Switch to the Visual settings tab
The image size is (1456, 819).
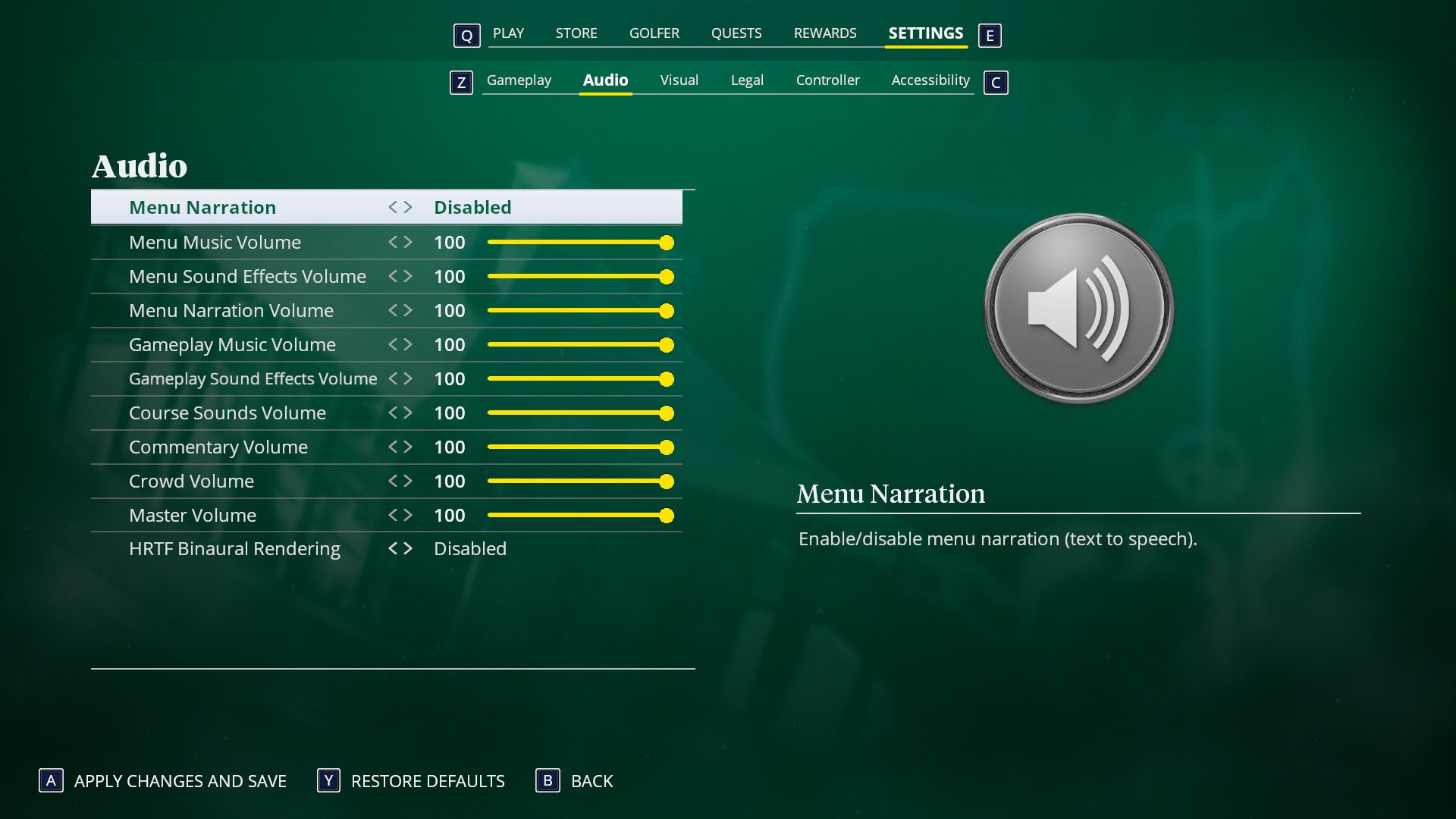(x=679, y=80)
